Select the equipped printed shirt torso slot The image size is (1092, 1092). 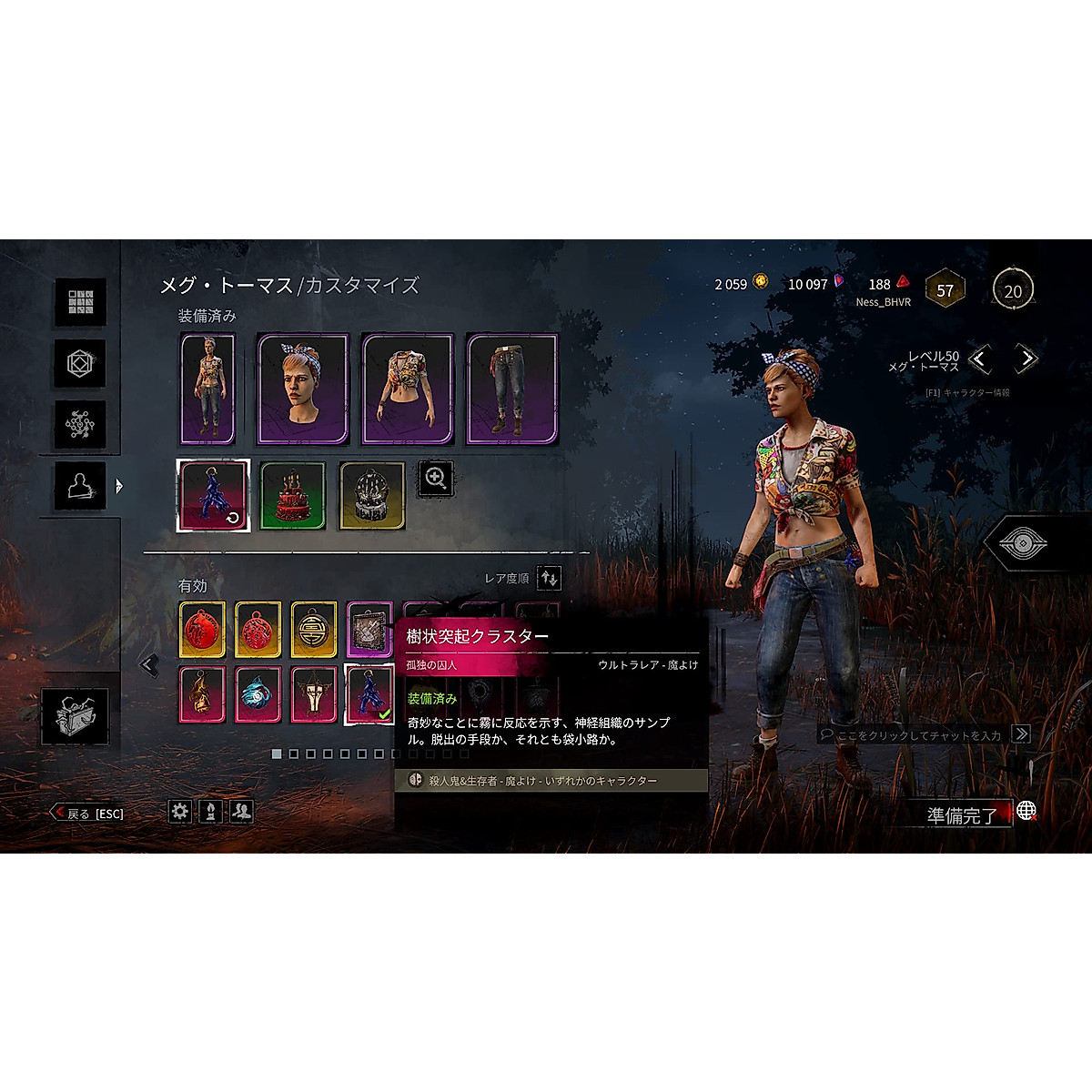408,389
